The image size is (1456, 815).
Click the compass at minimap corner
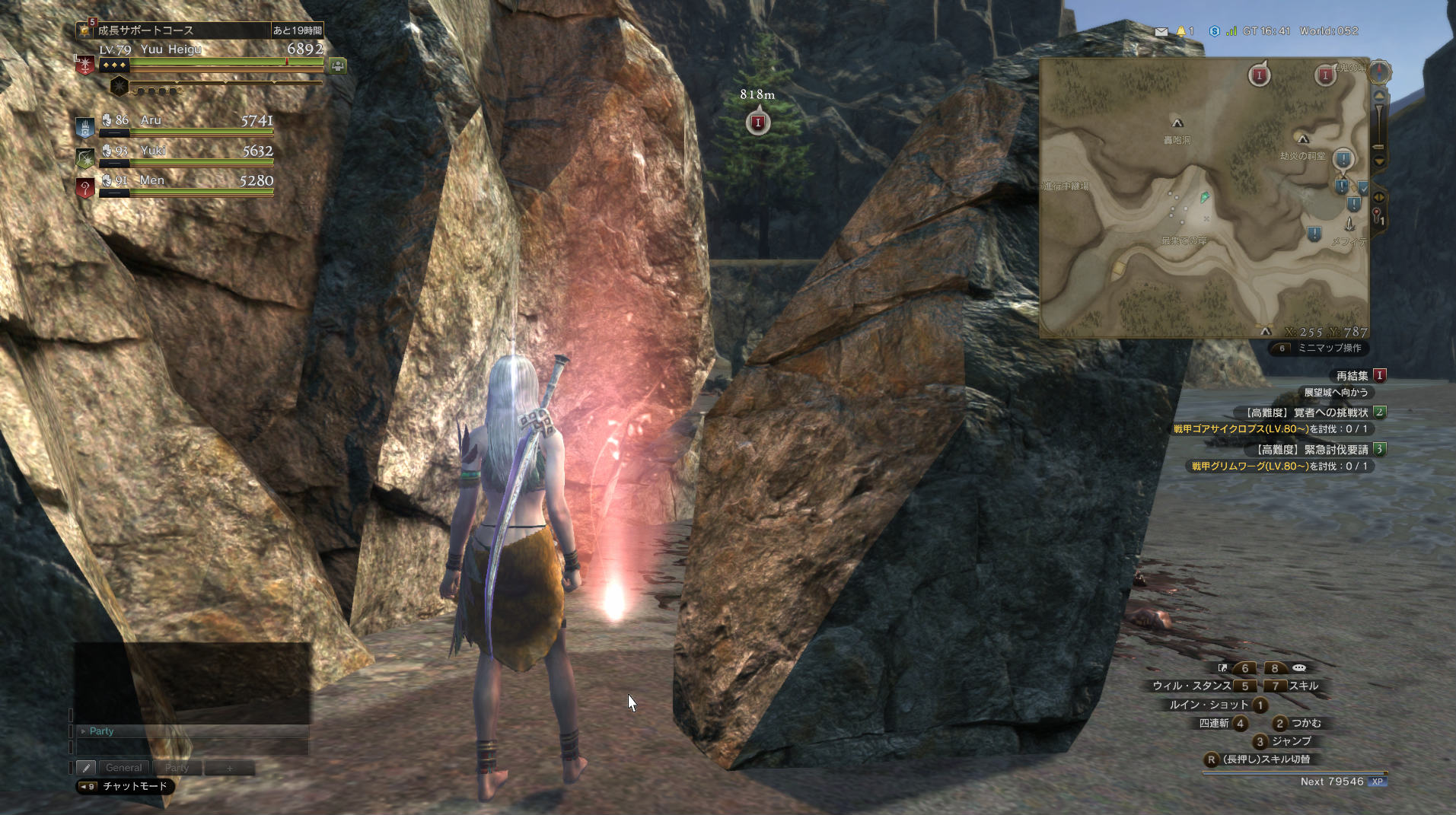pos(1379,72)
